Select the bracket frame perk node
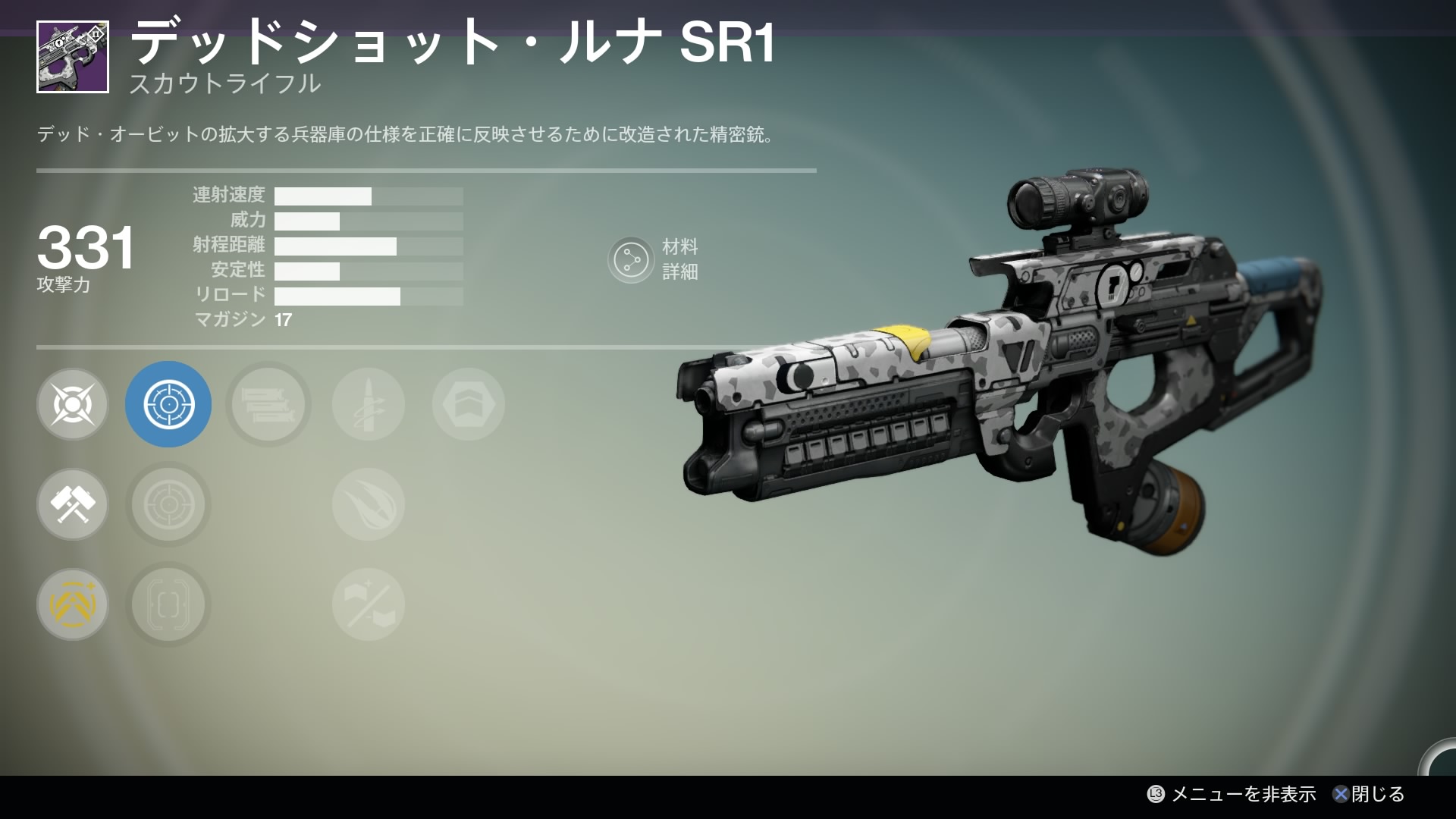Viewport: 1456px width, 819px height. tap(168, 604)
